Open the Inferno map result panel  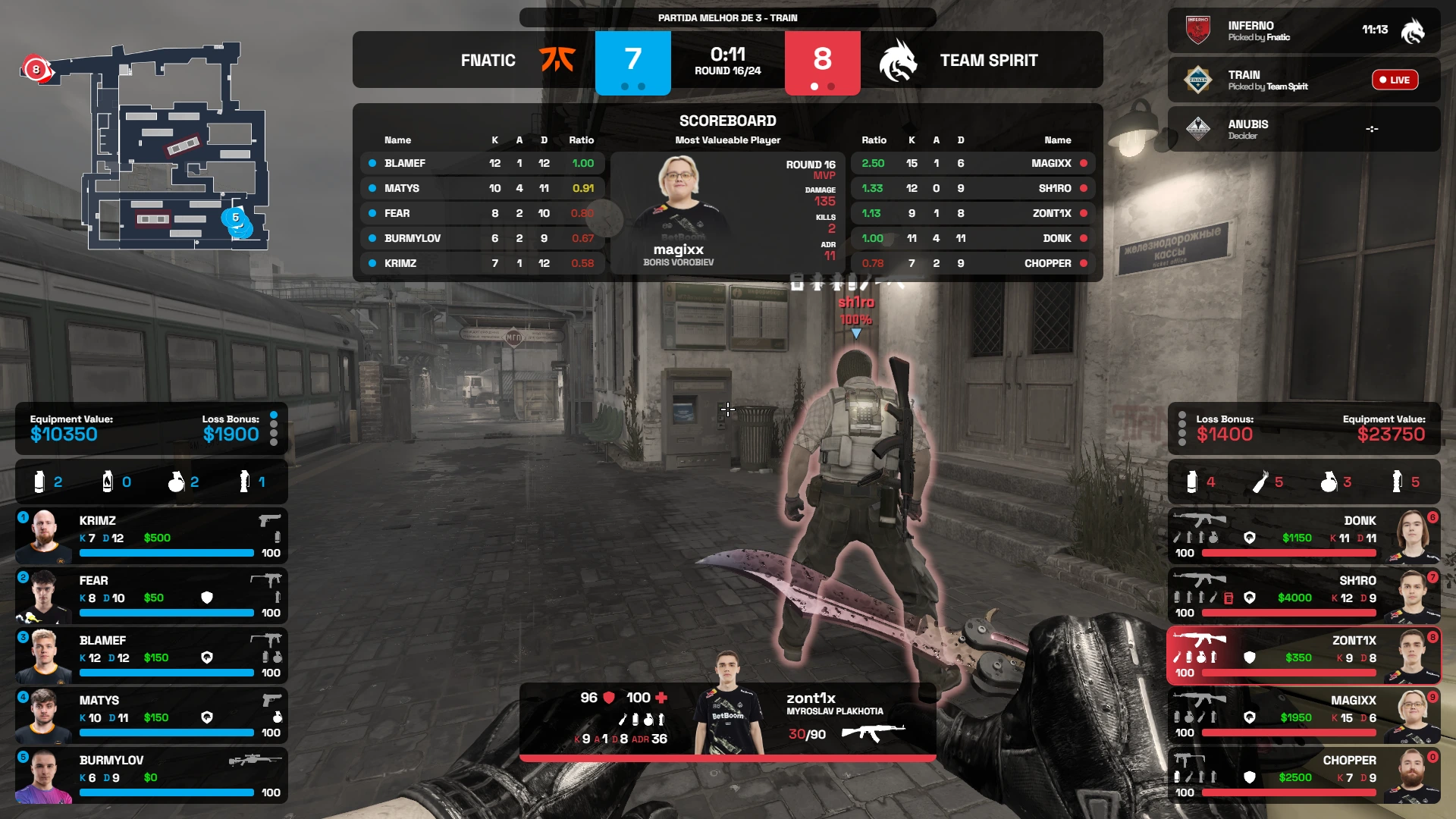click(x=1304, y=31)
